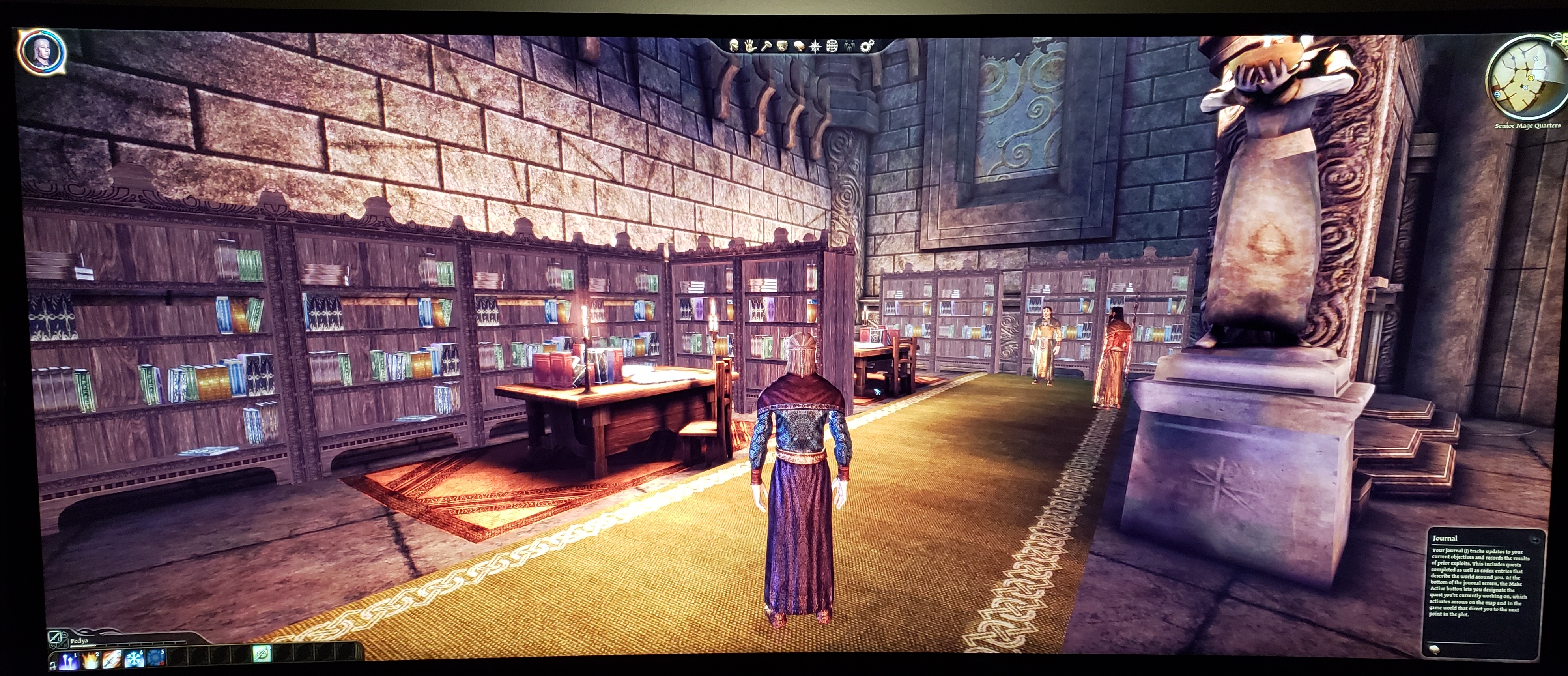Open the spells hand icon
The width and height of the screenshot is (1568, 676).
(751, 45)
